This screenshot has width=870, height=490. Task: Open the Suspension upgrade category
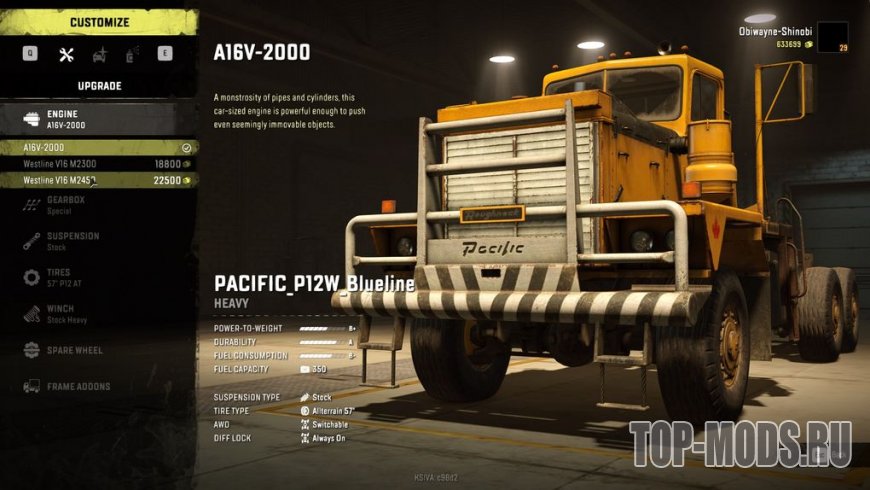[x=72, y=241]
